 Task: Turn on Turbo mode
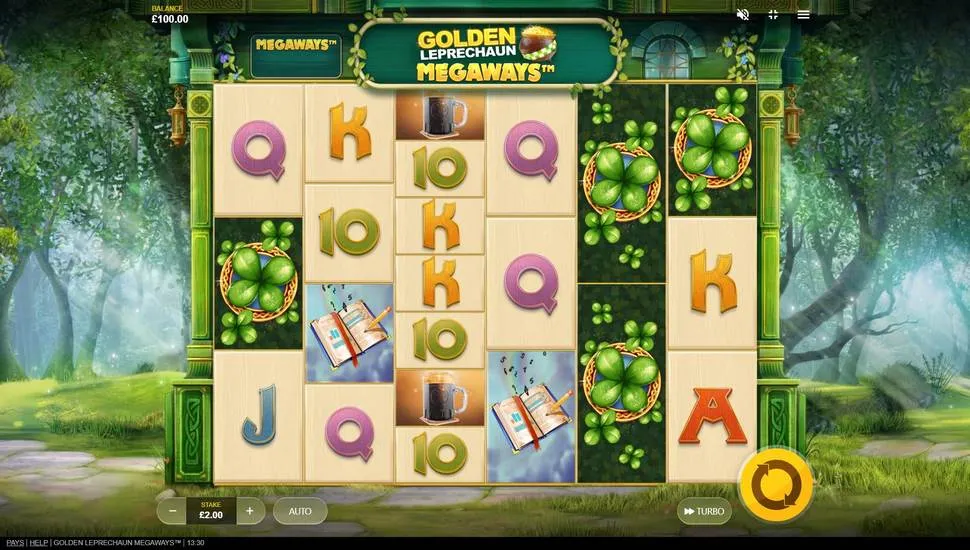click(x=704, y=511)
